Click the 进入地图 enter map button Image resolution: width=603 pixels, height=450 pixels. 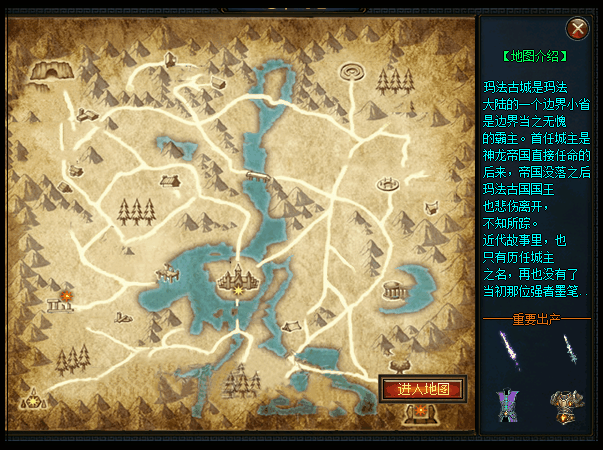(x=422, y=389)
